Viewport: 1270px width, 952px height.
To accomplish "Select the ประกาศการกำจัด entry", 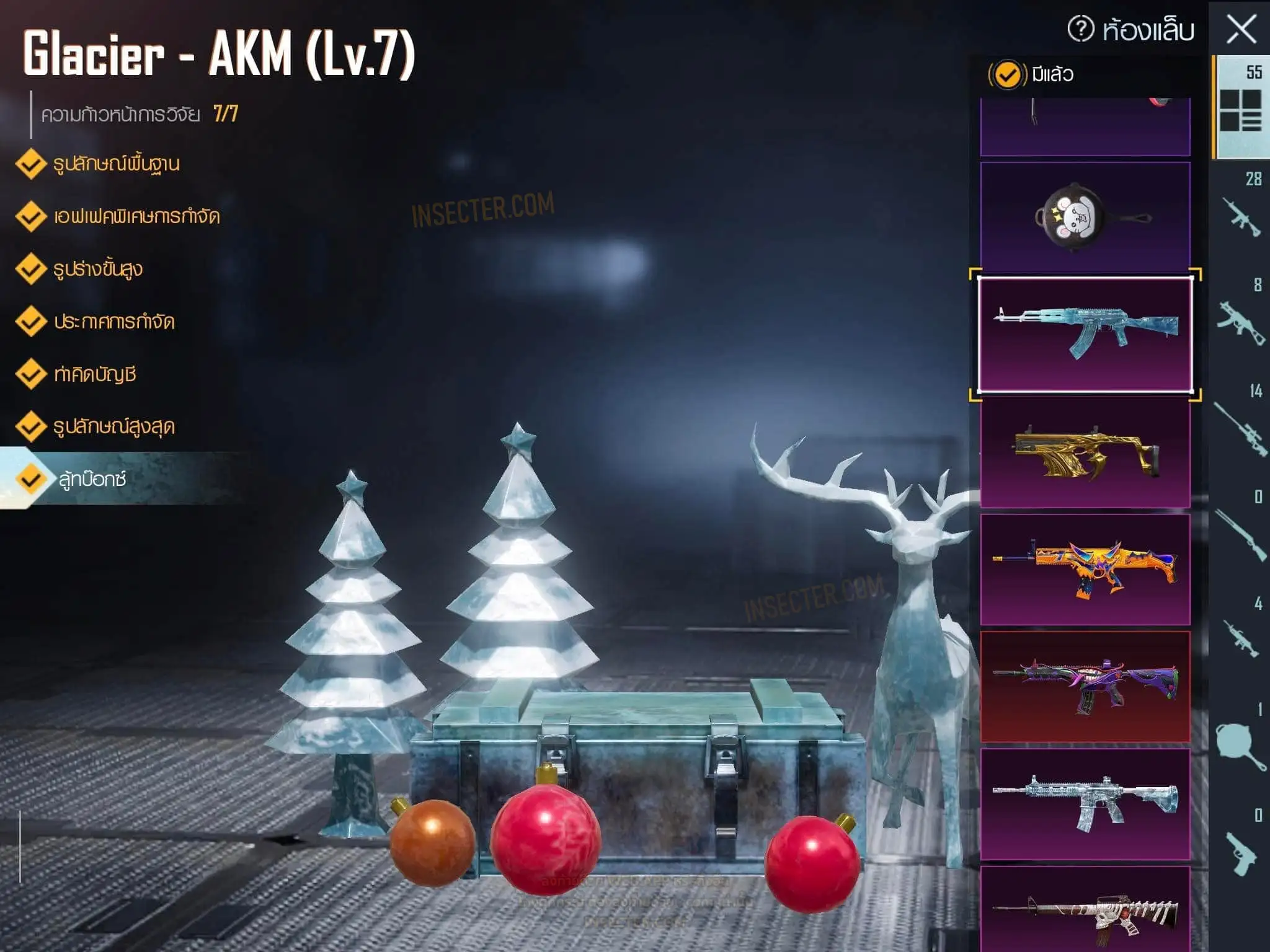I will (114, 322).
